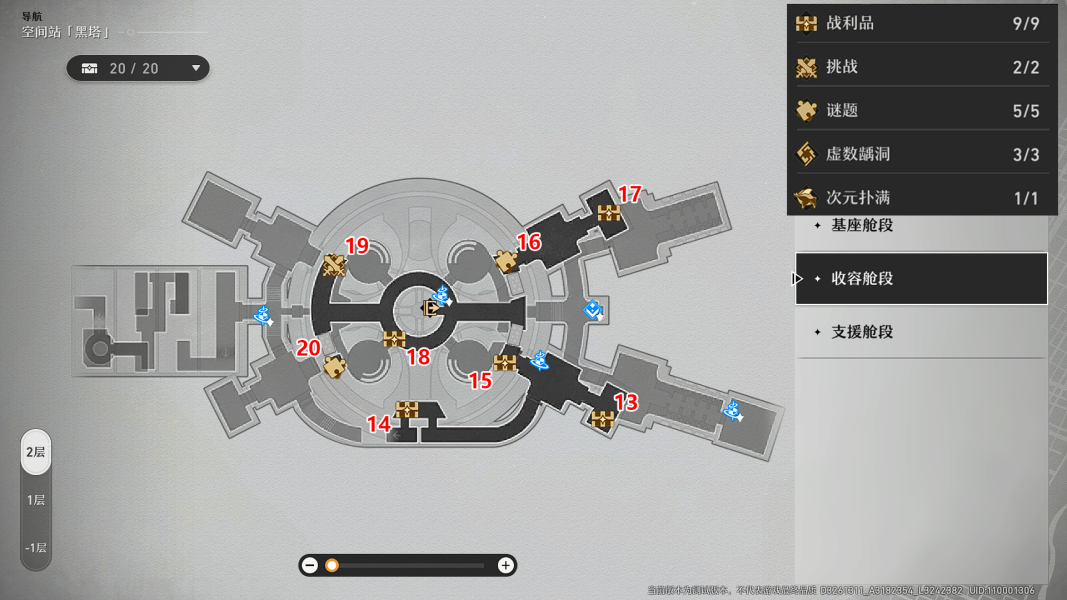Select puzzle piece marker 20
Screen dimensions: 1067x600
334,367
